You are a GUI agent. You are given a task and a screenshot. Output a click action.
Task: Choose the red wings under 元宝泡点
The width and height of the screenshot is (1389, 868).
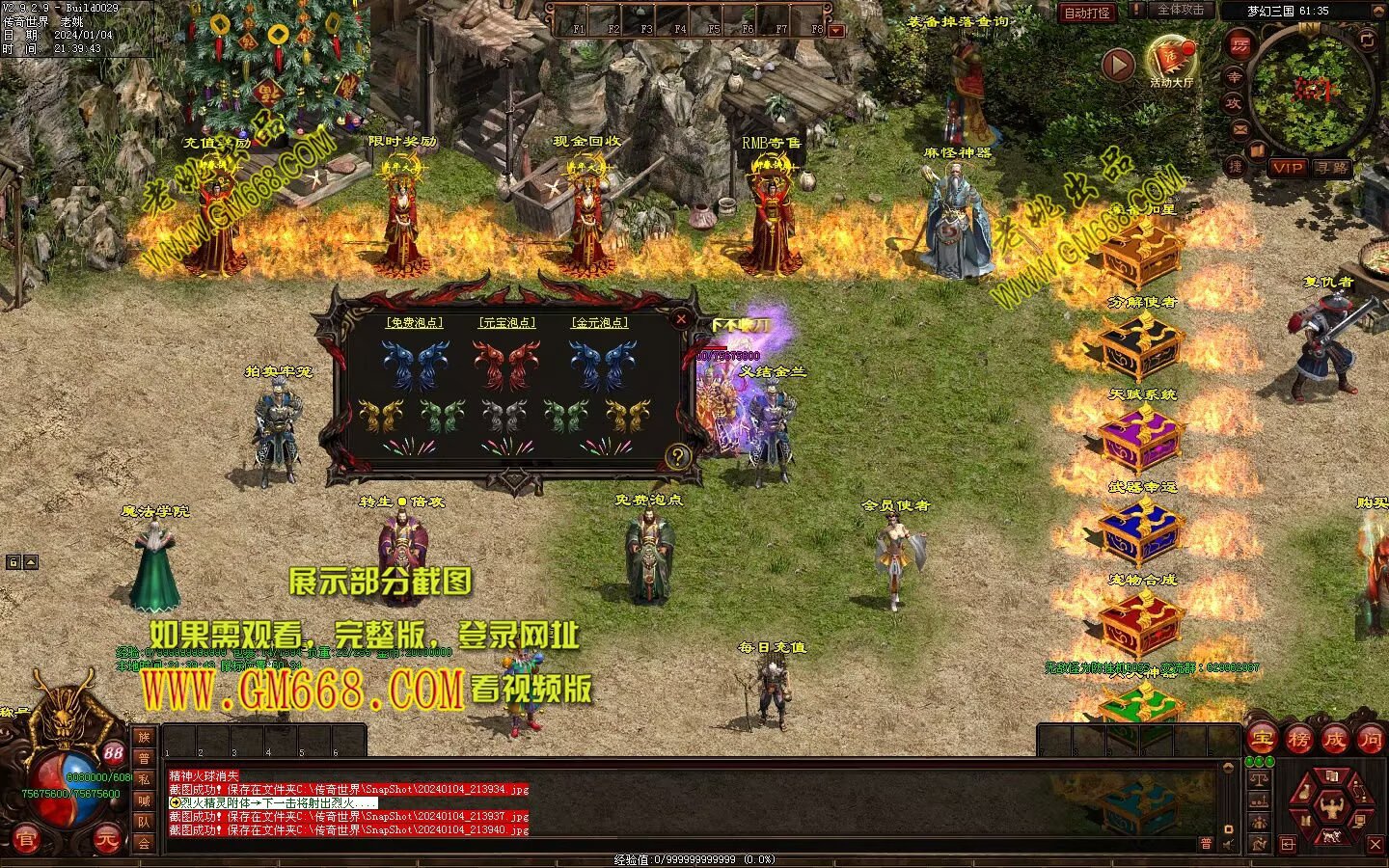point(506,366)
